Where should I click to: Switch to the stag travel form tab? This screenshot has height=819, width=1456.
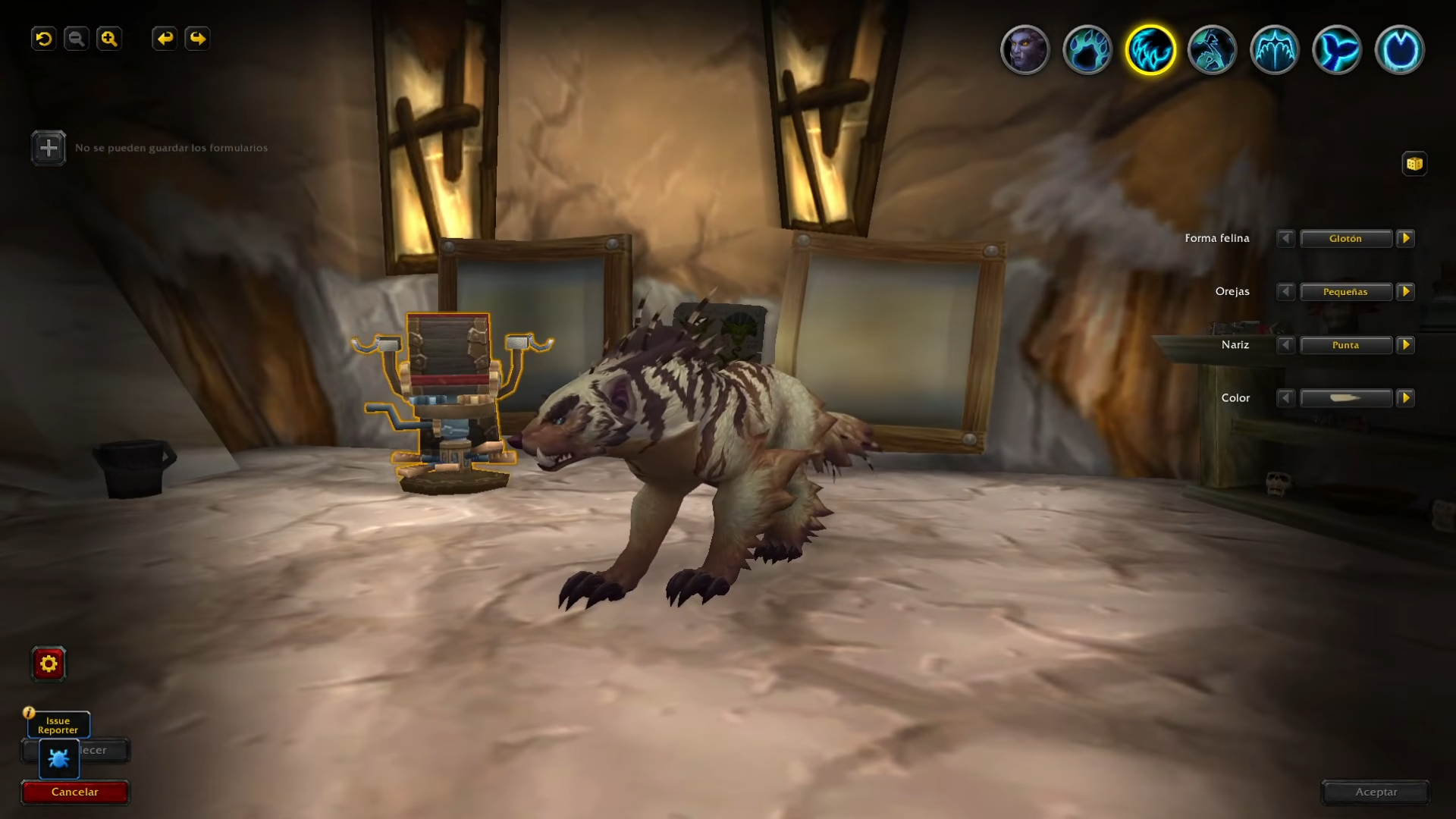pyautogui.click(x=1213, y=50)
